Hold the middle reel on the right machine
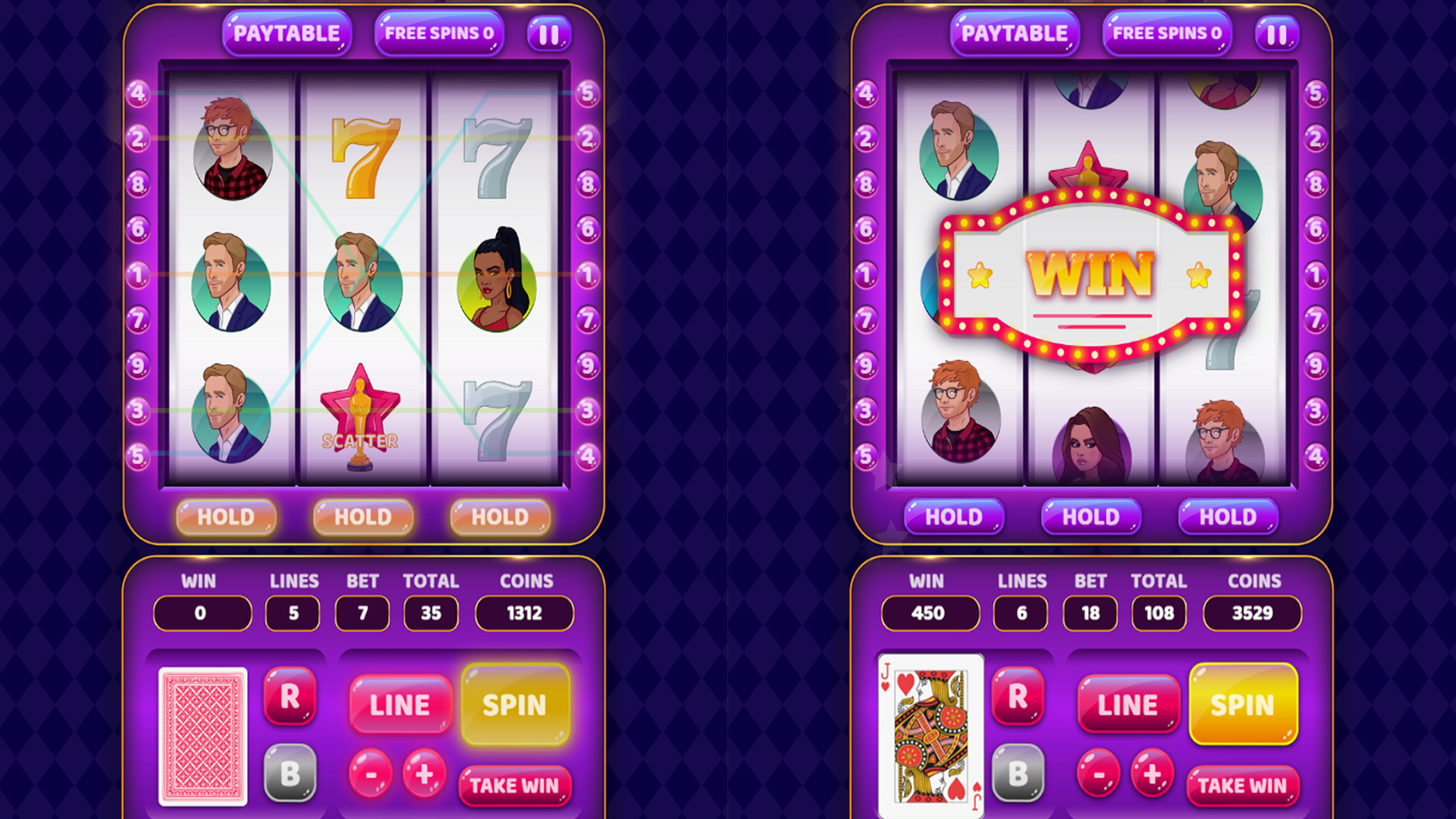The height and width of the screenshot is (819, 1456). pos(1090,517)
